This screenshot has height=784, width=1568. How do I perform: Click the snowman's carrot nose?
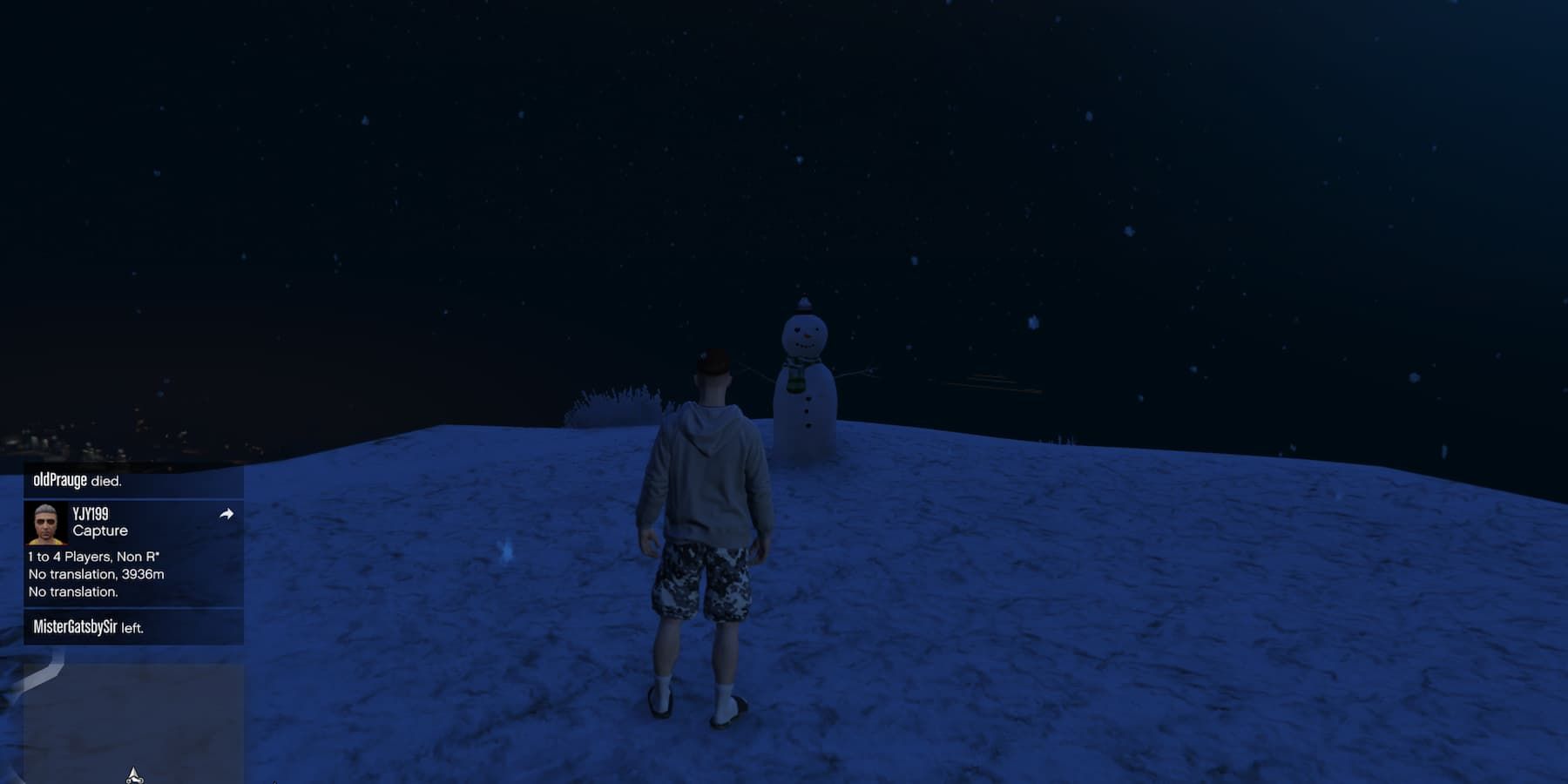[808, 335]
